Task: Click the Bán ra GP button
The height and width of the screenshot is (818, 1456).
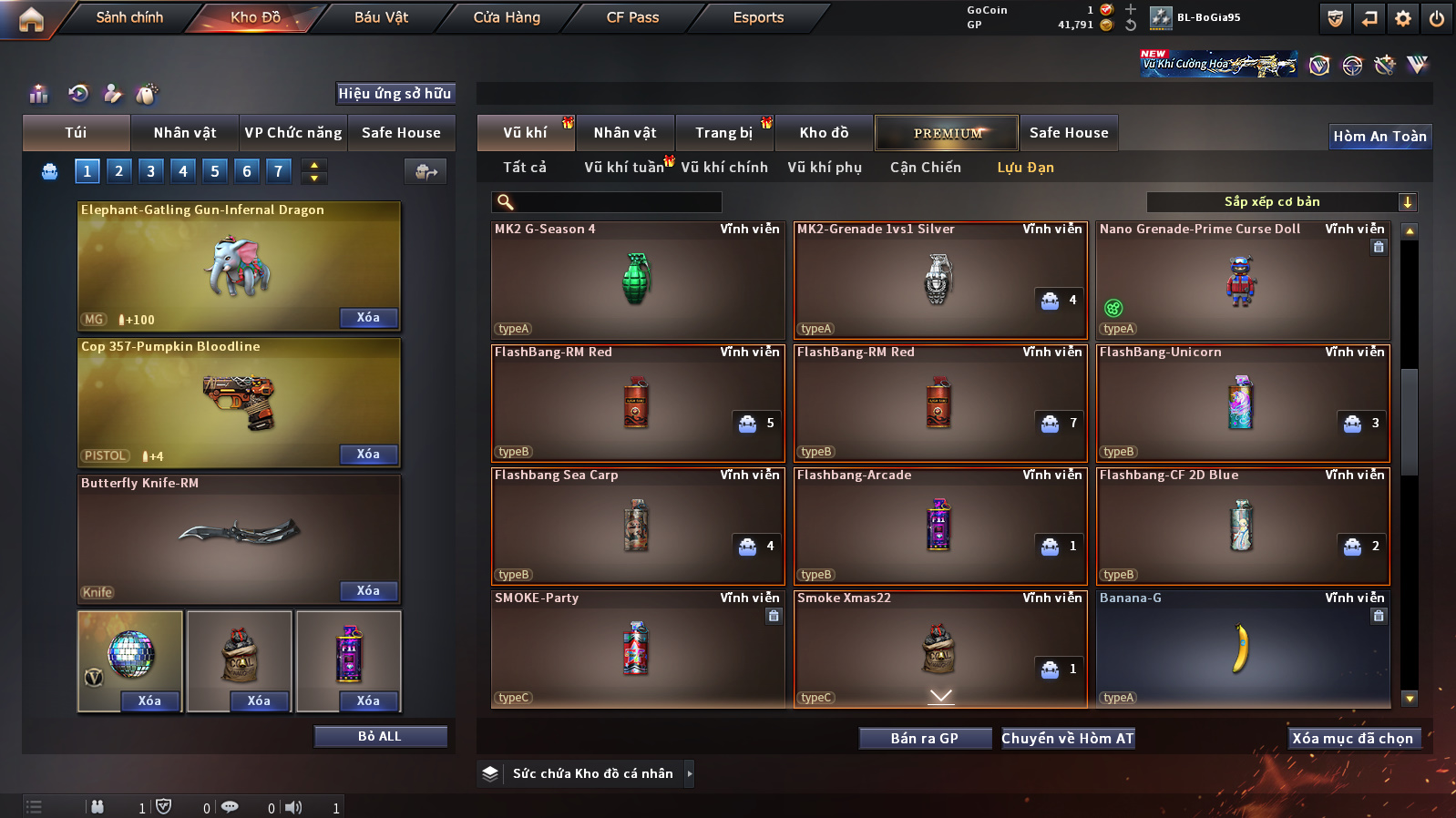Action: 925,739
